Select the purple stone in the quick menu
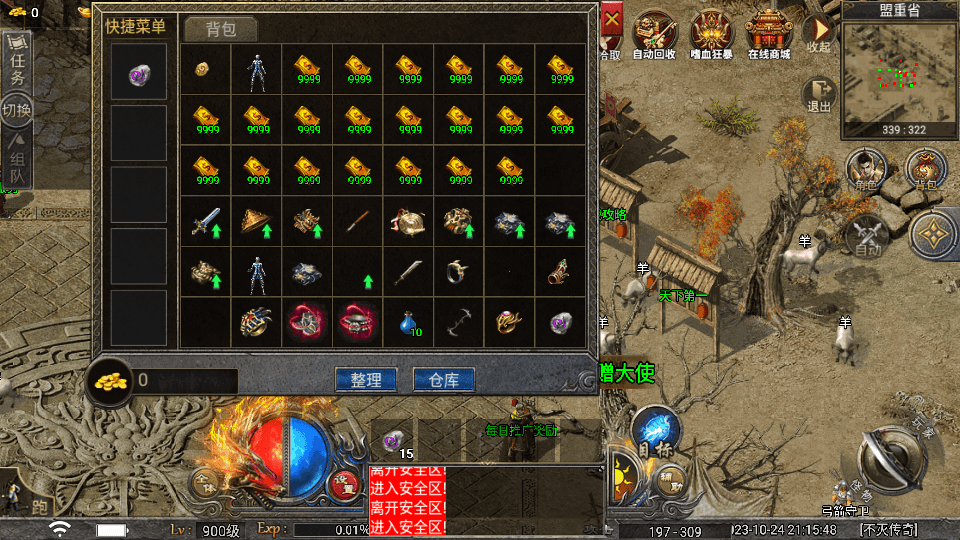960x540 pixels. coord(139,72)
